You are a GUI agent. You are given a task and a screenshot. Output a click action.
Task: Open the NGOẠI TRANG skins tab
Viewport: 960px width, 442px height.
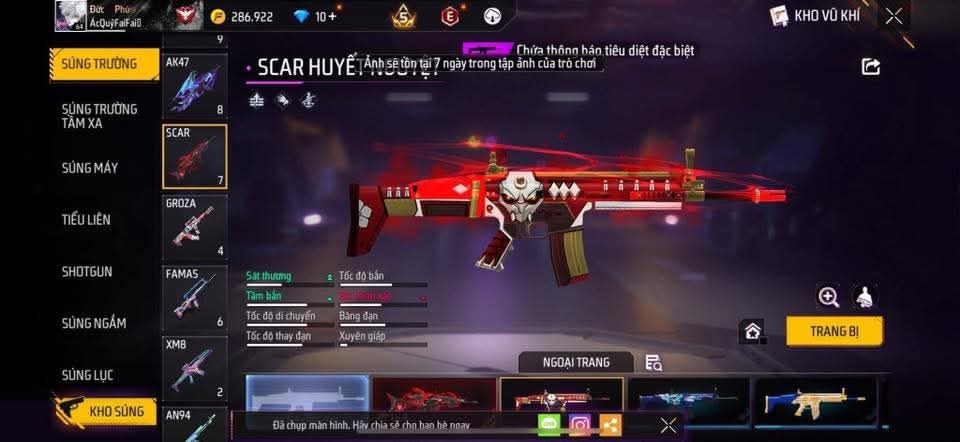click(x=576, y=362)
